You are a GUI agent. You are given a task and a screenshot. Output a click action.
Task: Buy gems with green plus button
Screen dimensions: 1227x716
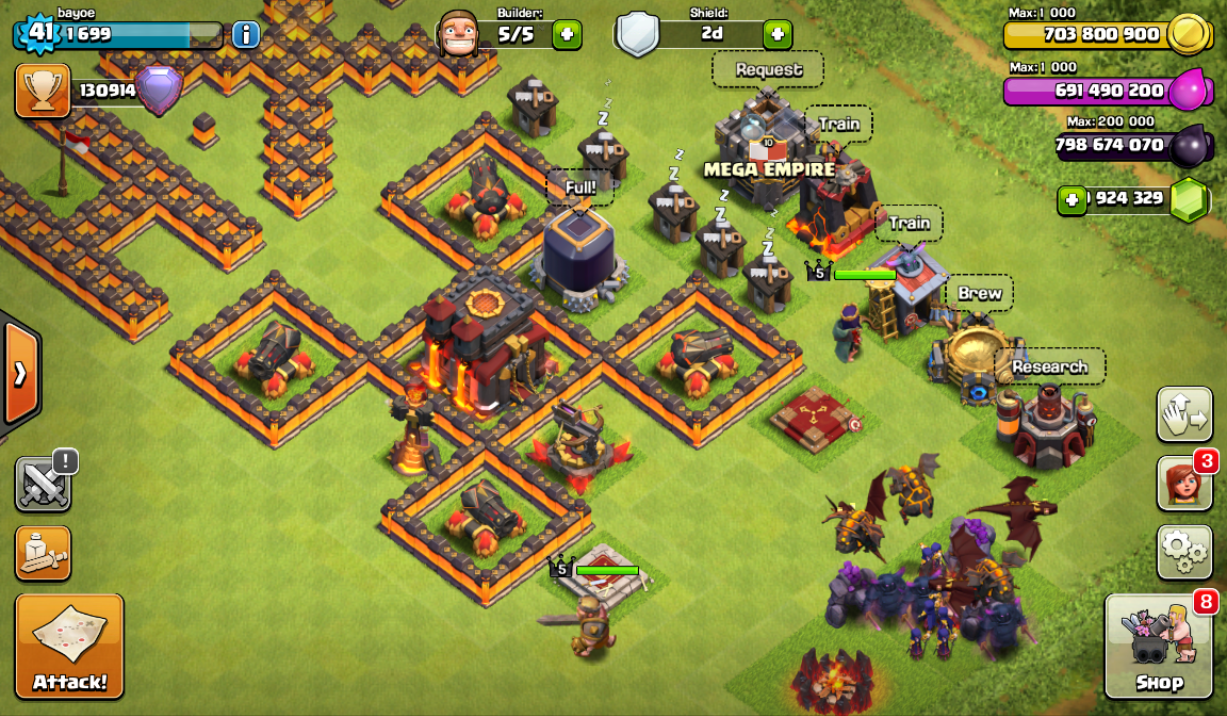1071,199
